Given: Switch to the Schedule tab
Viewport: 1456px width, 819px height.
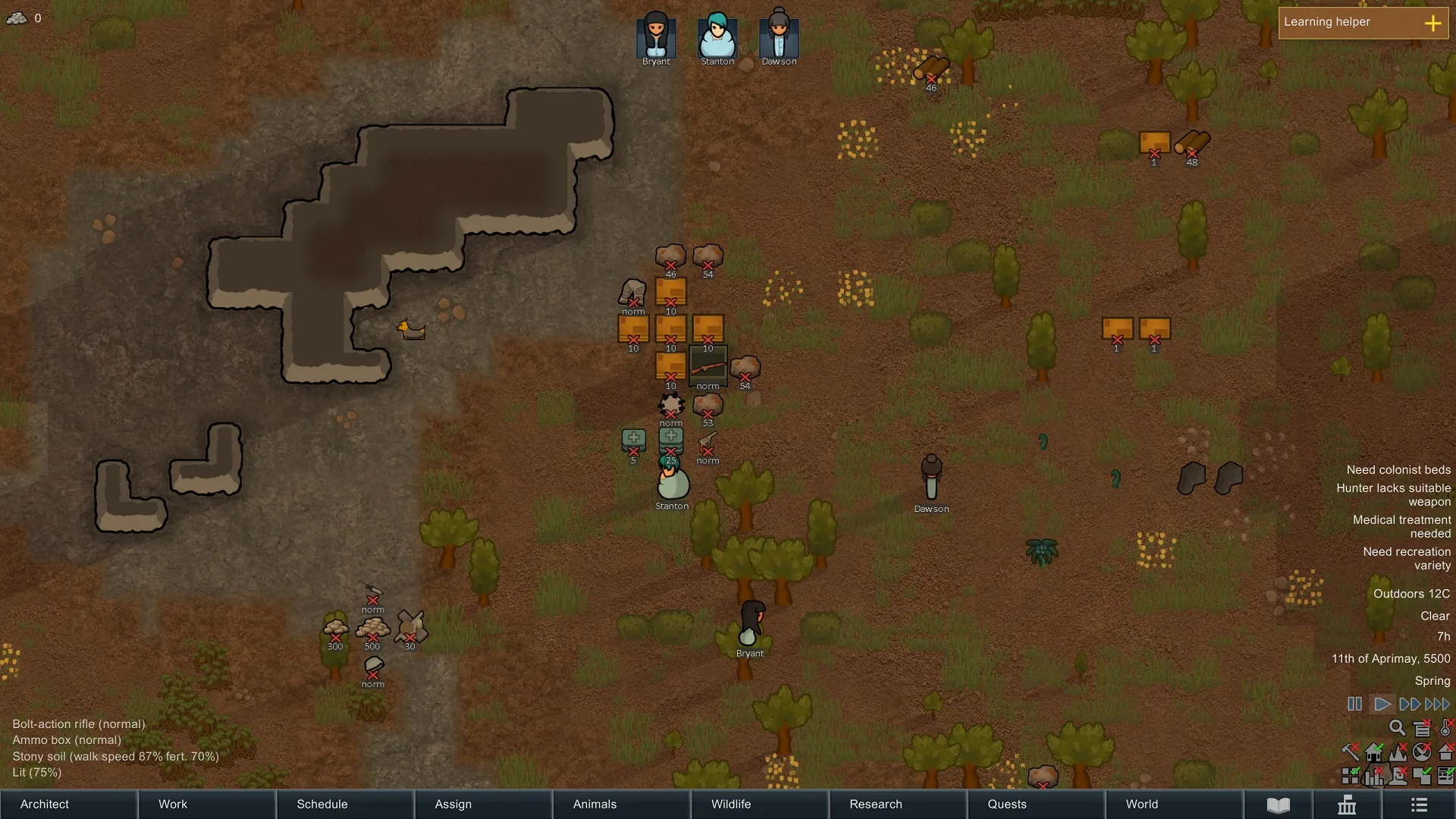Looking at the screenshot, I should click(x=344, y=804).
